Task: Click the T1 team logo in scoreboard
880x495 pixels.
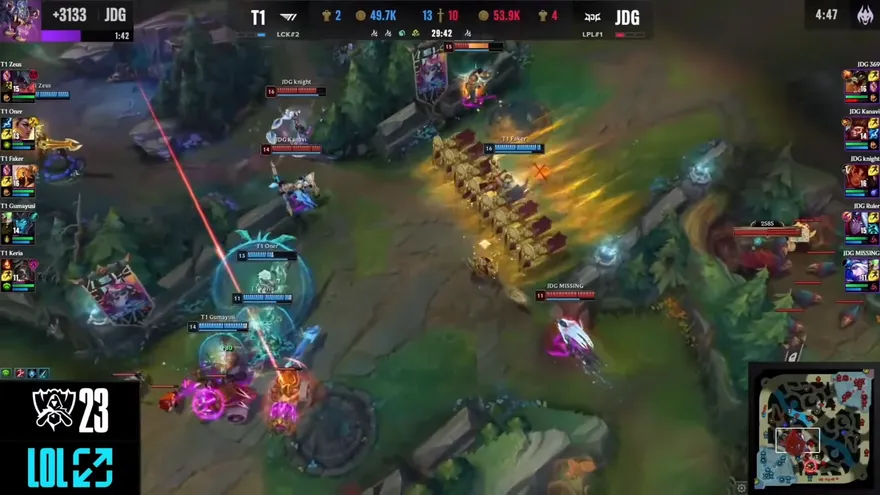Action: point(289,17)
